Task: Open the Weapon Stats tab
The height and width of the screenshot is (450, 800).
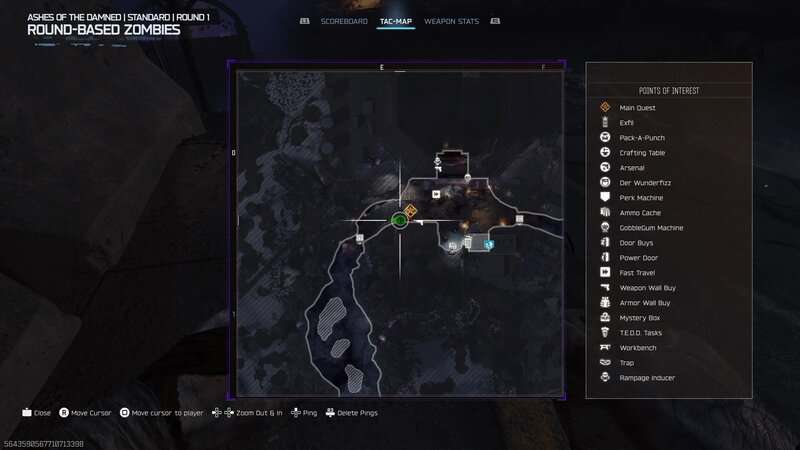Action: coord(449,21)
